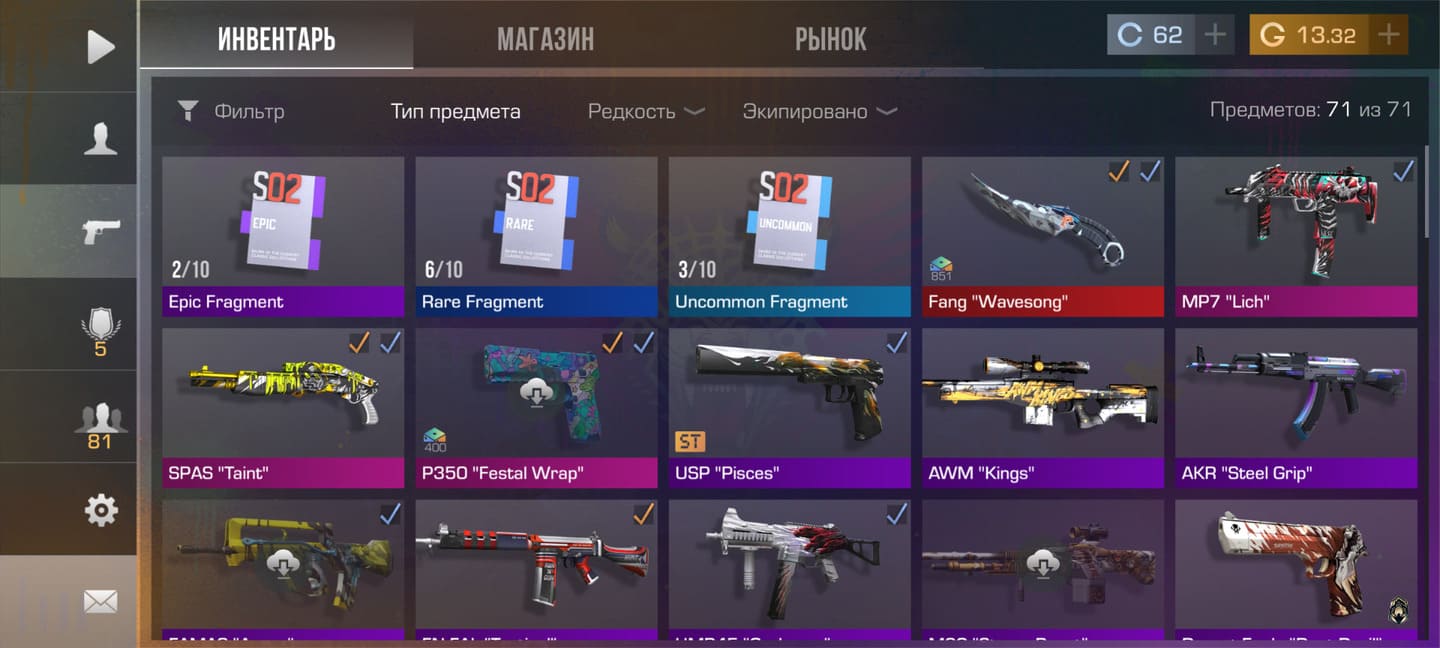Select the AKR "Steel Grip" skin

[1295, 406]
